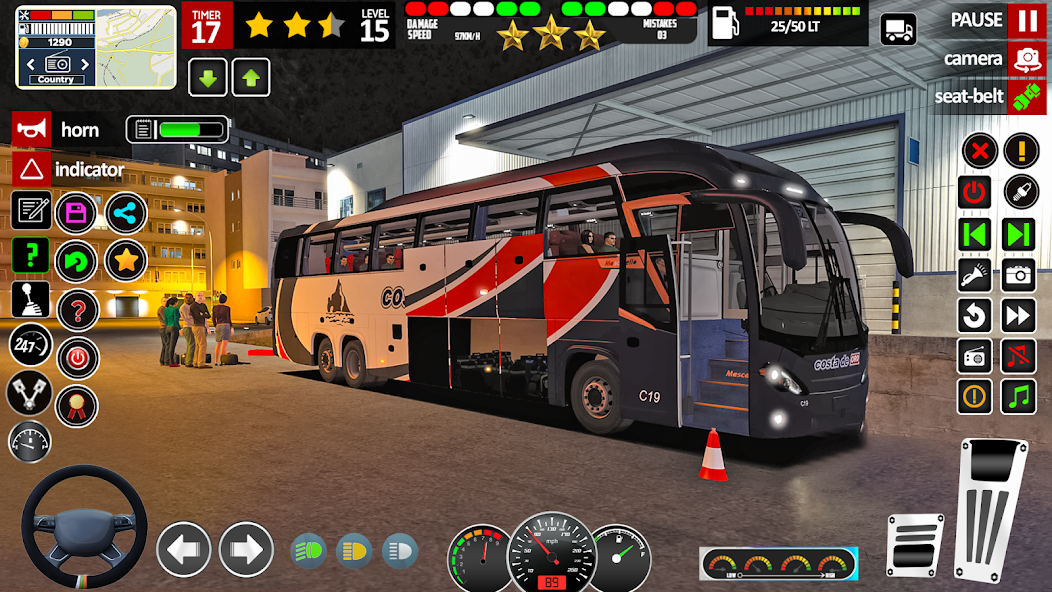Click the red X button
The height and width of the screenshot is (592, 1052).
point(979,151)
